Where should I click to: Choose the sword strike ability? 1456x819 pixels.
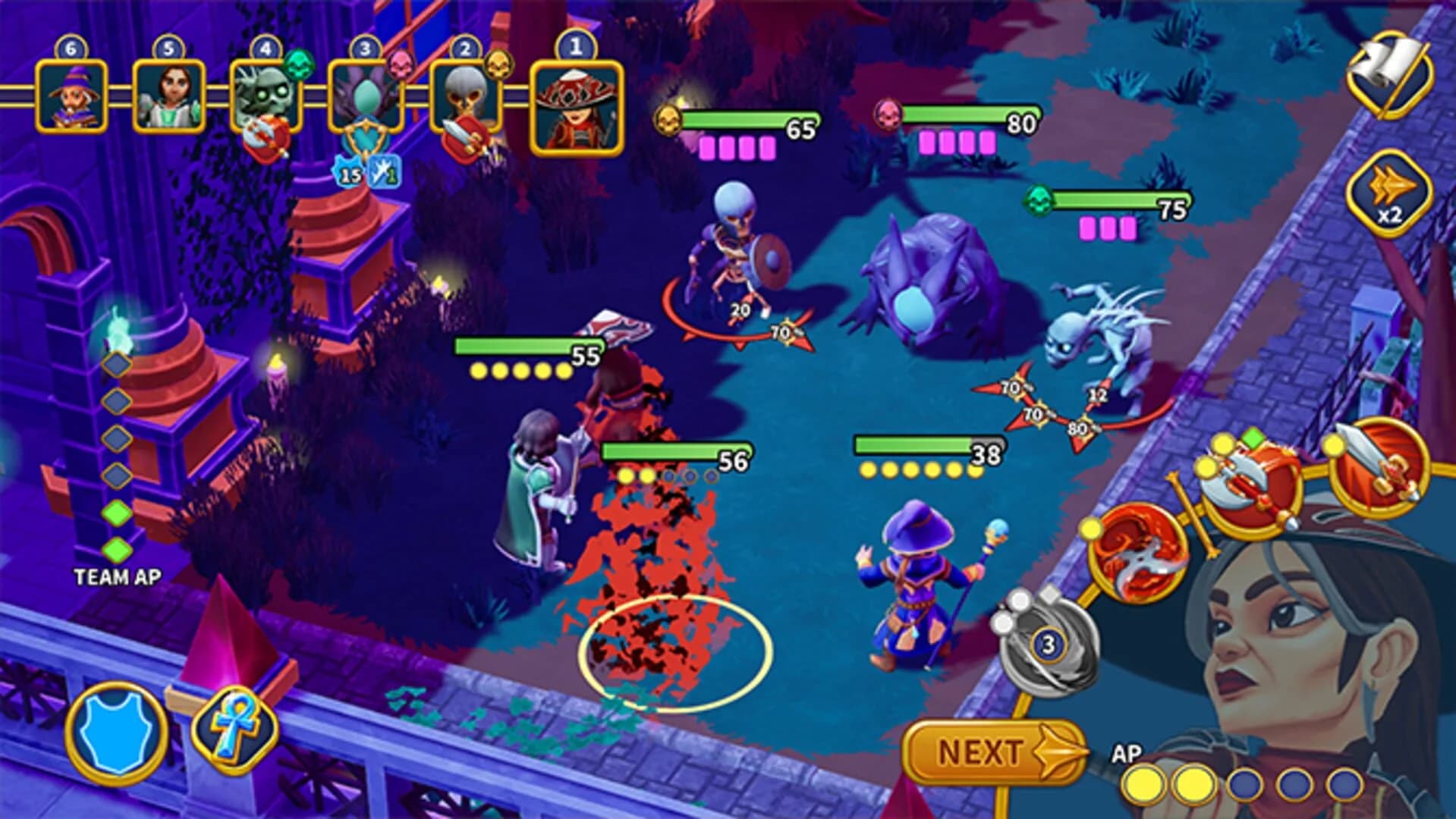tap(1379, 469)
